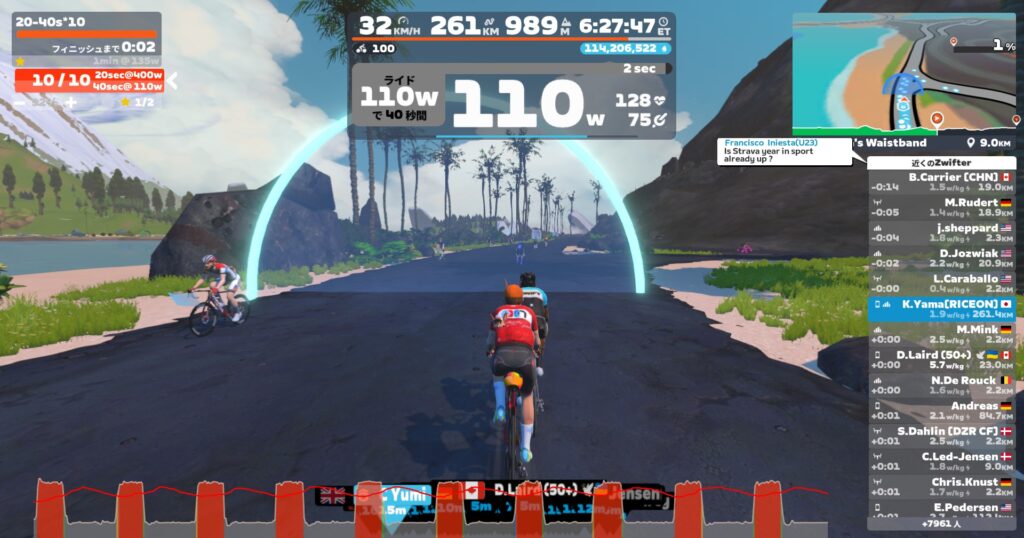The image size is (1024, 538).
Task: Select N.De Rouck in the rider list
Action: (x=941, y=385)
